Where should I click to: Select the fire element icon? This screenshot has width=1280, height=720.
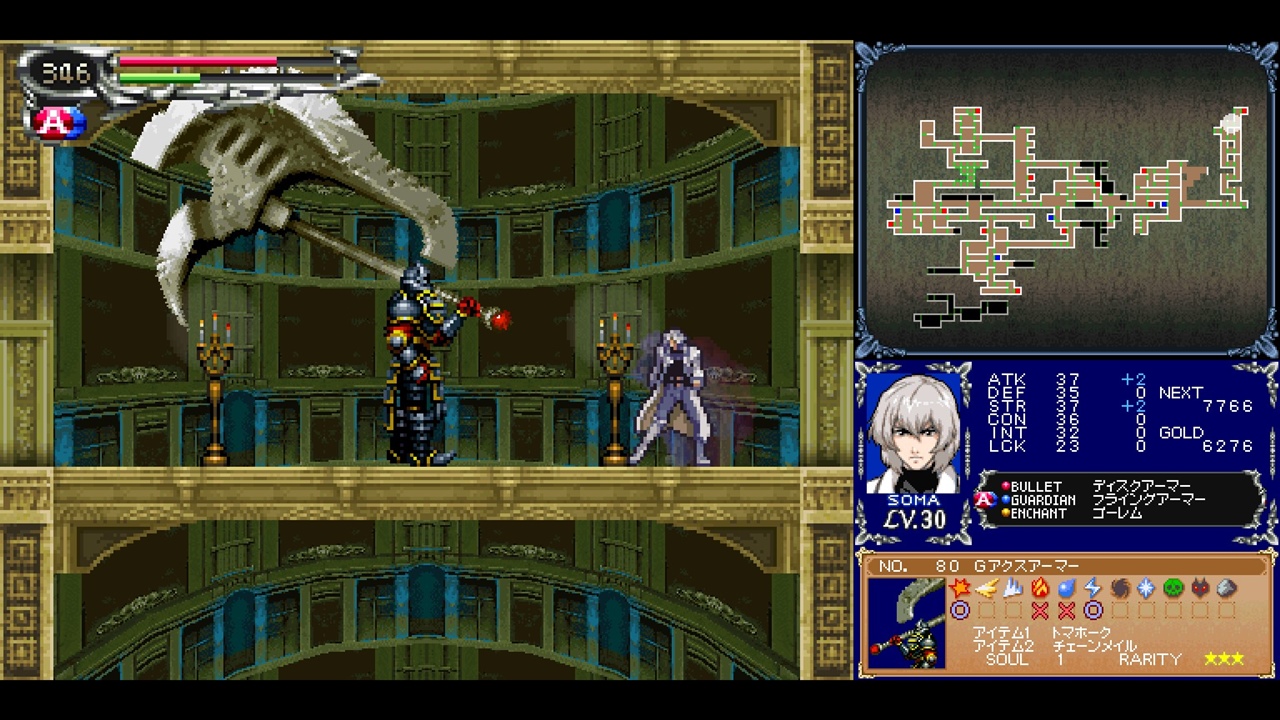(1040, 588)
